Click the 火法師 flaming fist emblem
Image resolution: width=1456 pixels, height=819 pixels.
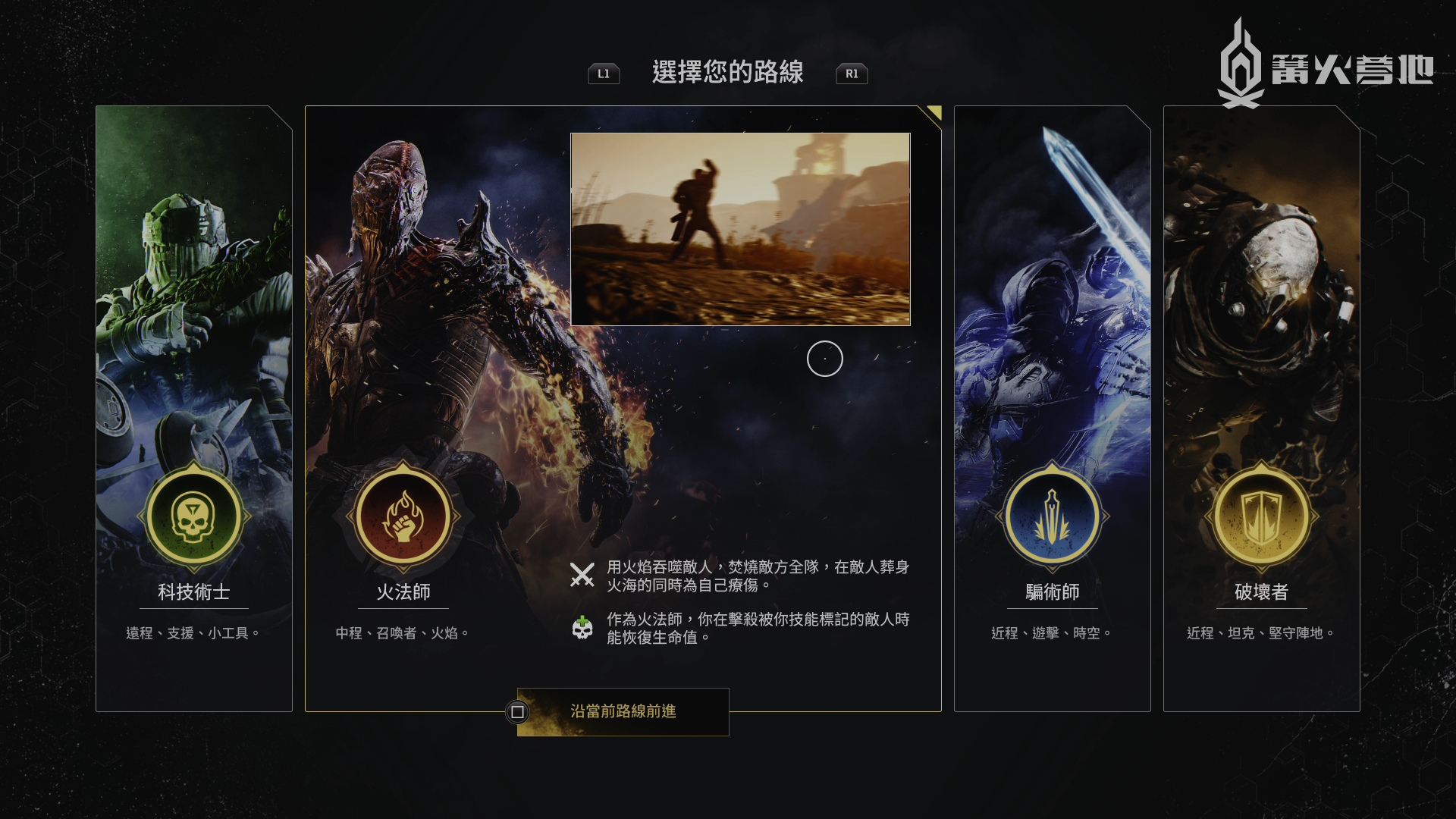tap(403, 517)
